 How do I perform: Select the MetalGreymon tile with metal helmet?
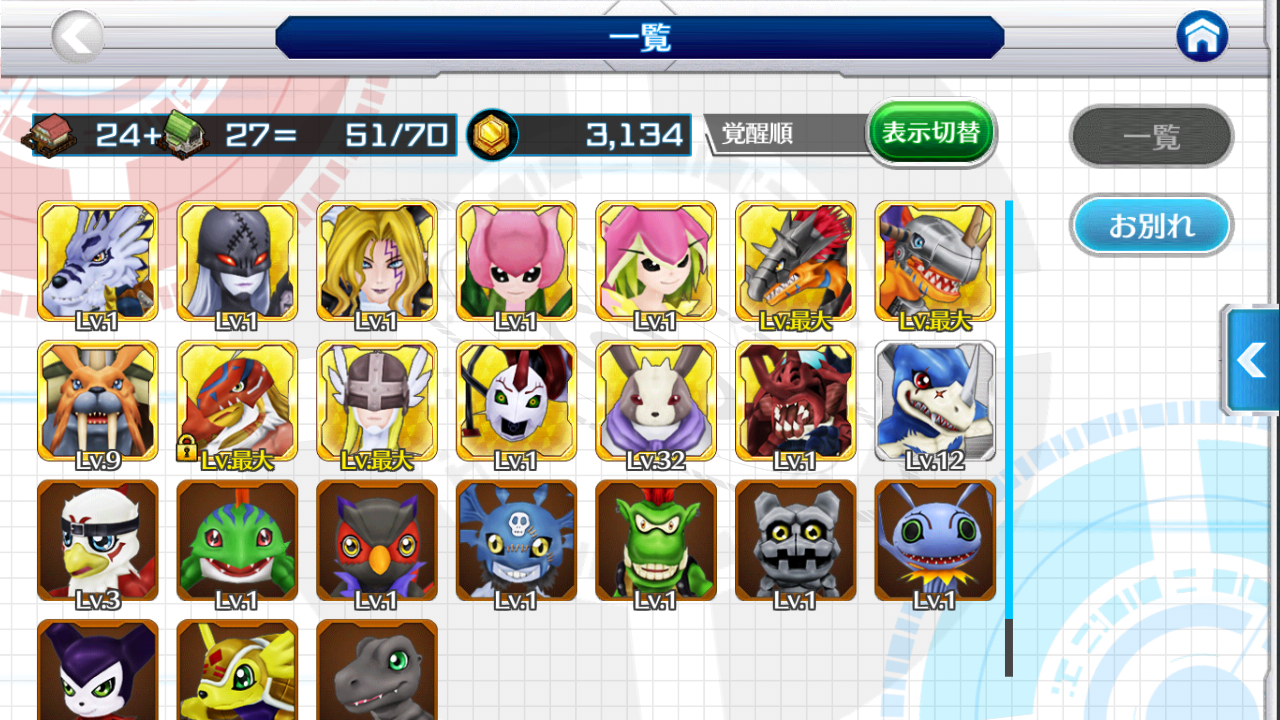[x=935, y=261]
